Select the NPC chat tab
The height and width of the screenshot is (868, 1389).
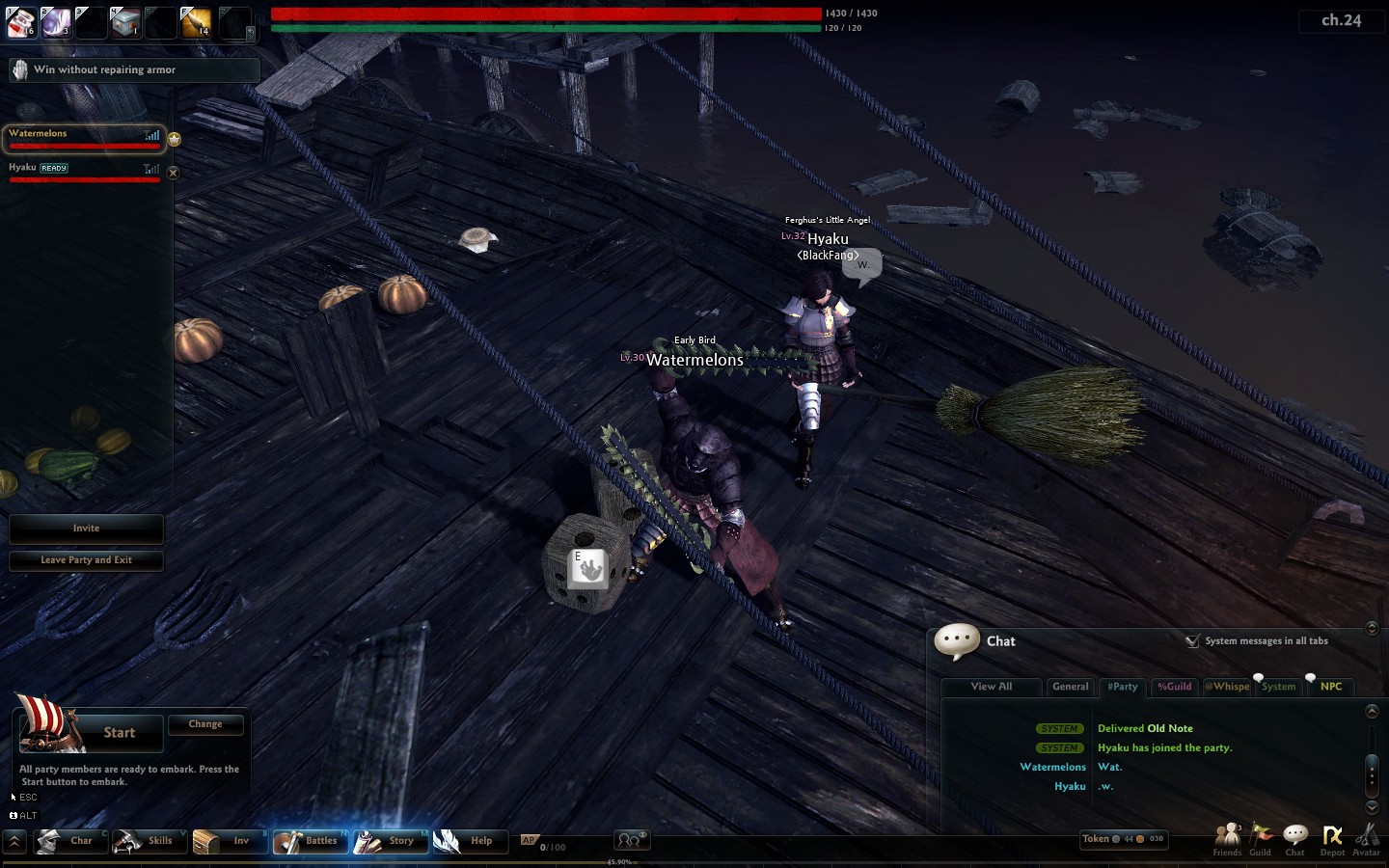[1331, 687]
